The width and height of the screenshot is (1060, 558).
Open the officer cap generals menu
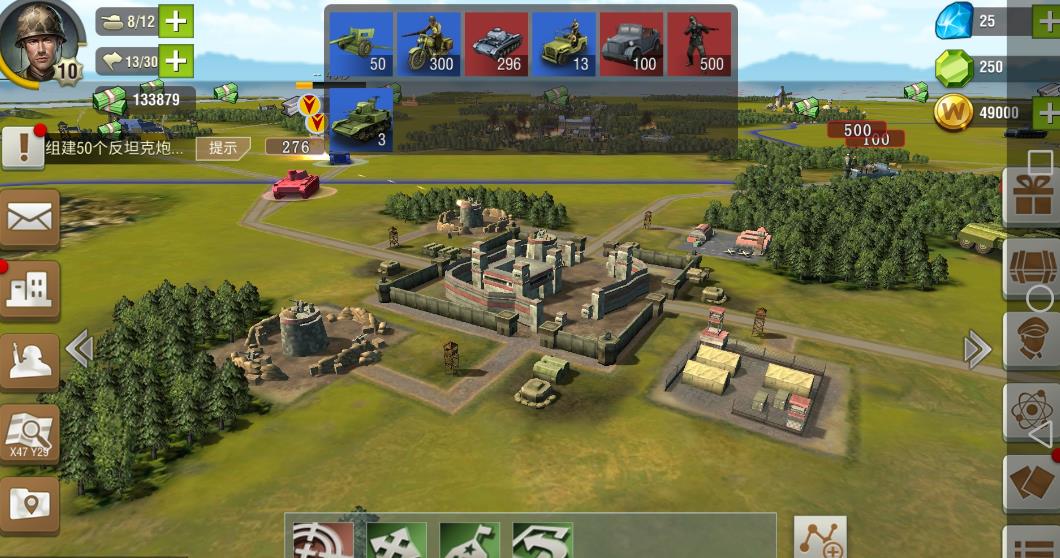pos(1032,340)
